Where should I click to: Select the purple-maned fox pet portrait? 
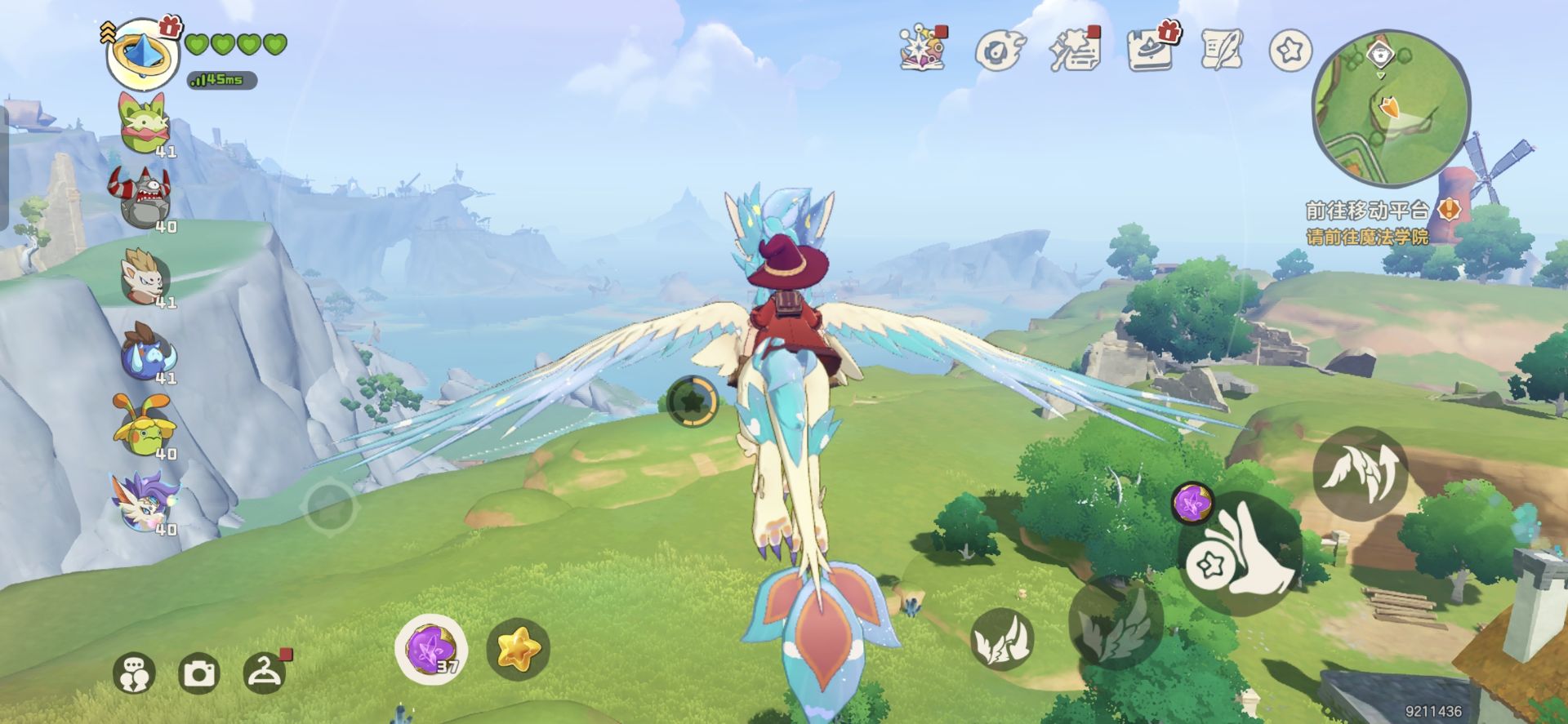click(x=145, y=502)
